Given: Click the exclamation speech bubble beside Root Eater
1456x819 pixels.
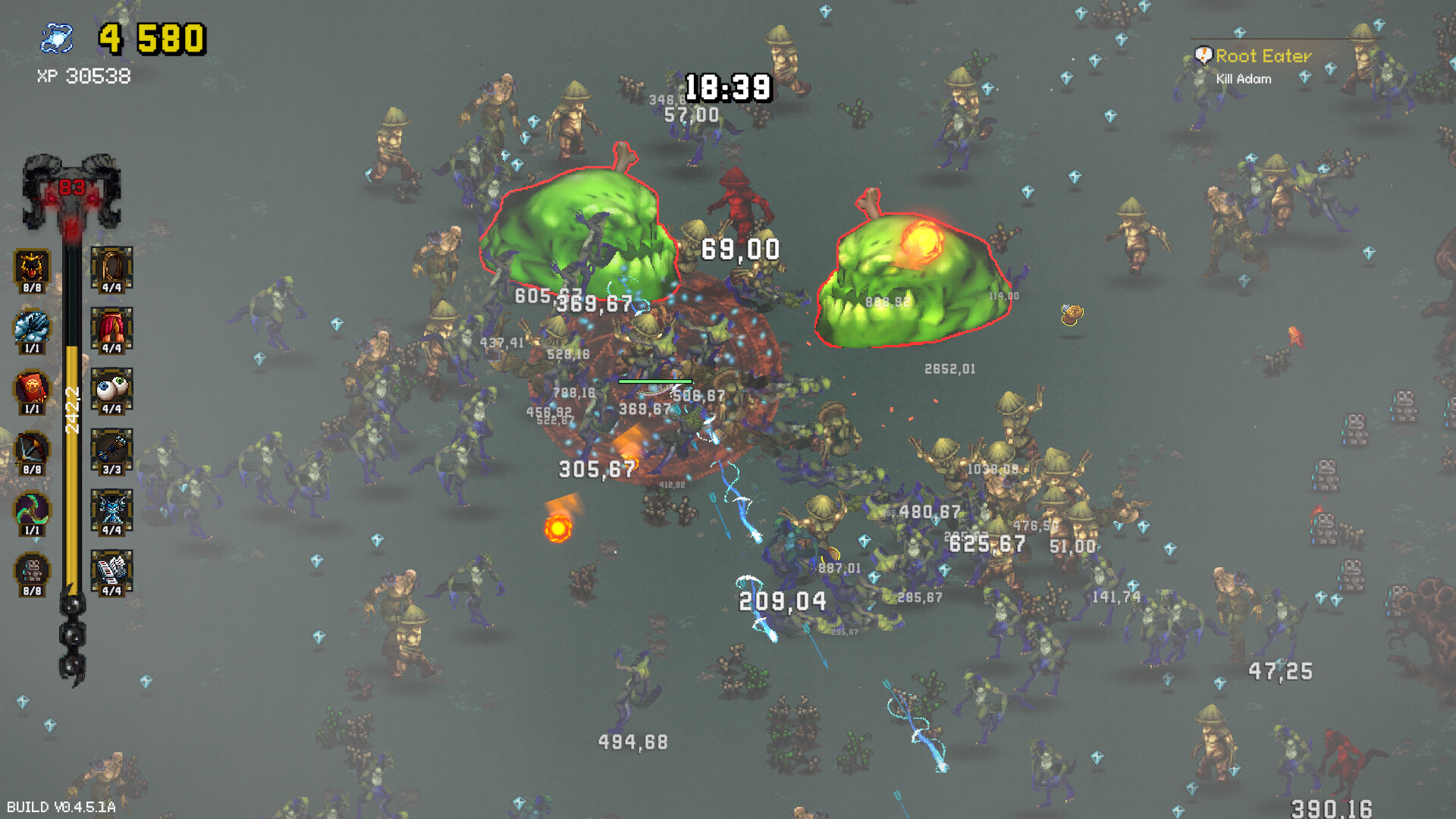Looking at the screenshot, I should tap(1203, 54).
